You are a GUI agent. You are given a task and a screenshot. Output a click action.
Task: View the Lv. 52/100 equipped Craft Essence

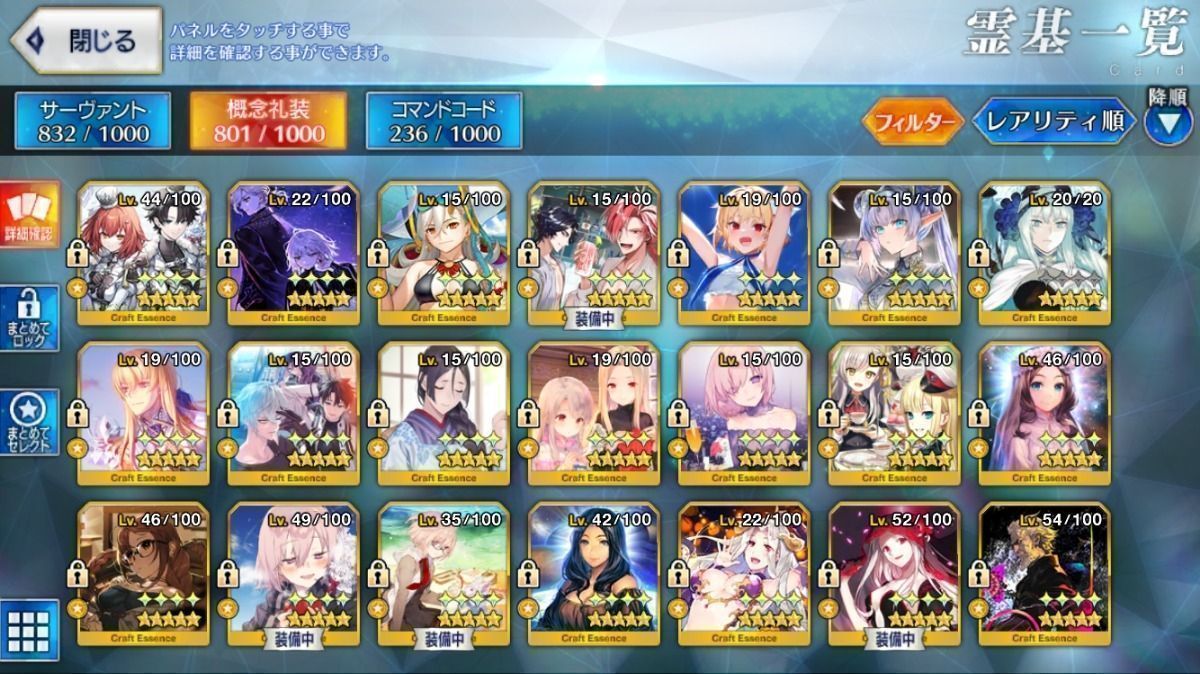coord(894,573)
